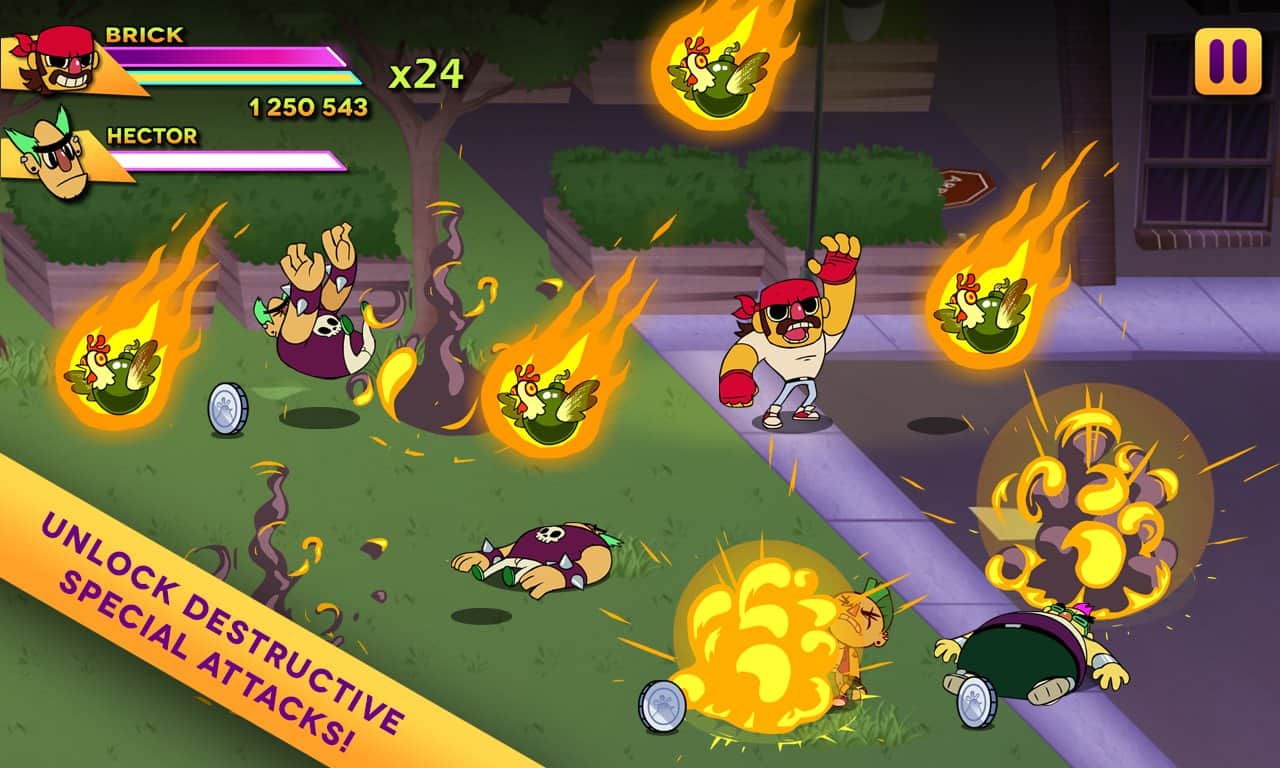Screen dimensions: 1280x768
Task: Pause the game with the pause button
Action: (x=1228, y=62)
